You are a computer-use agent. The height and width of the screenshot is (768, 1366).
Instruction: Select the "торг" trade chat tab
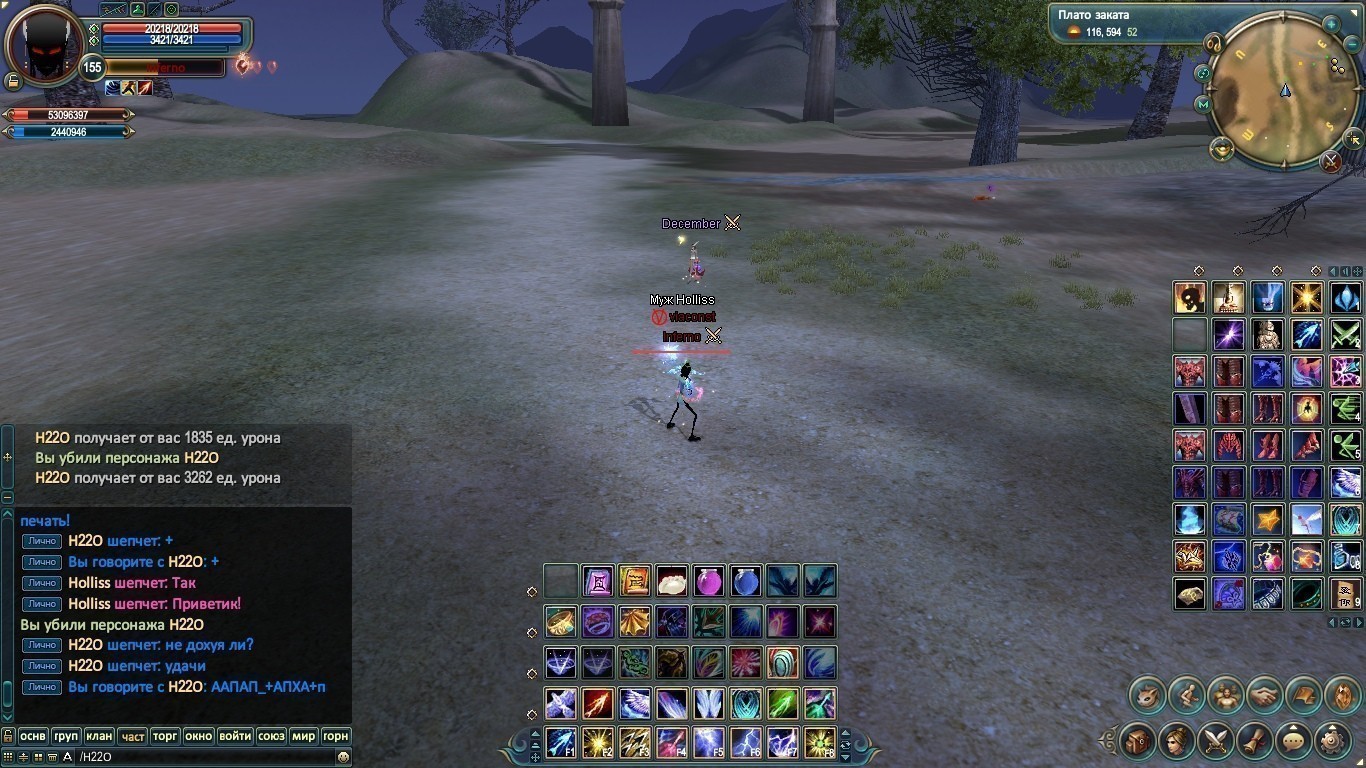coord(165,736)
